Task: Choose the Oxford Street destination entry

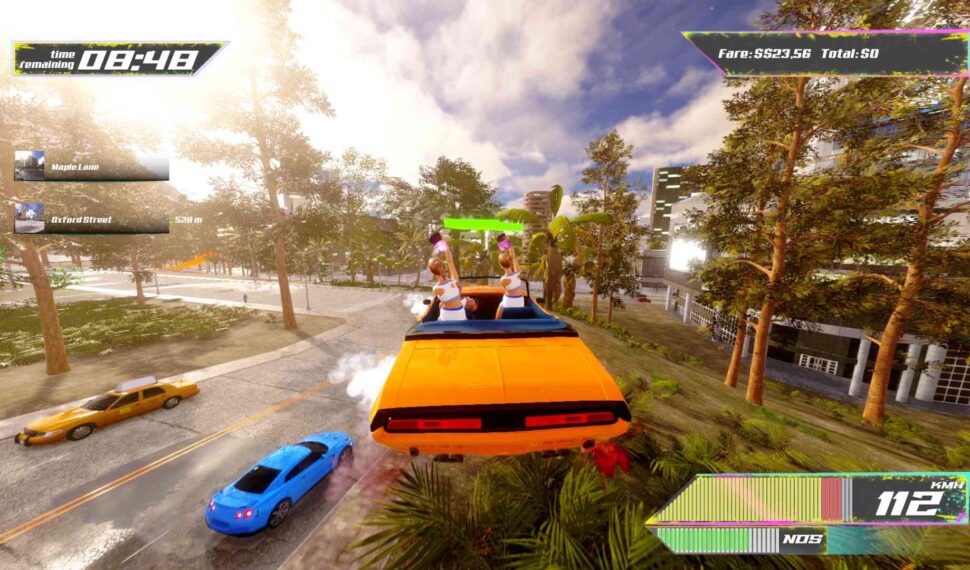Action: 90,219
